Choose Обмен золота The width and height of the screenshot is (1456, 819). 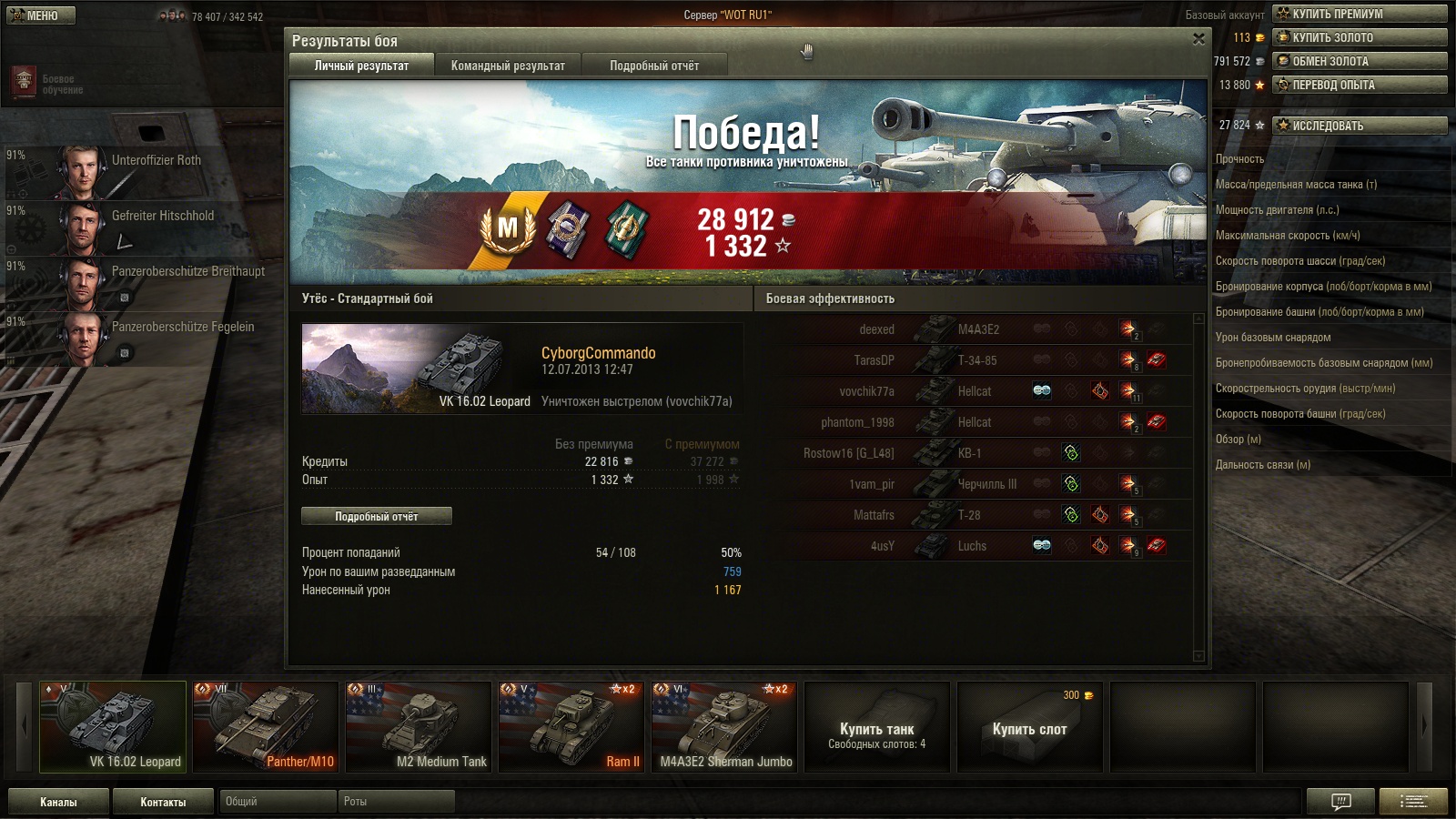point(1360,61)
